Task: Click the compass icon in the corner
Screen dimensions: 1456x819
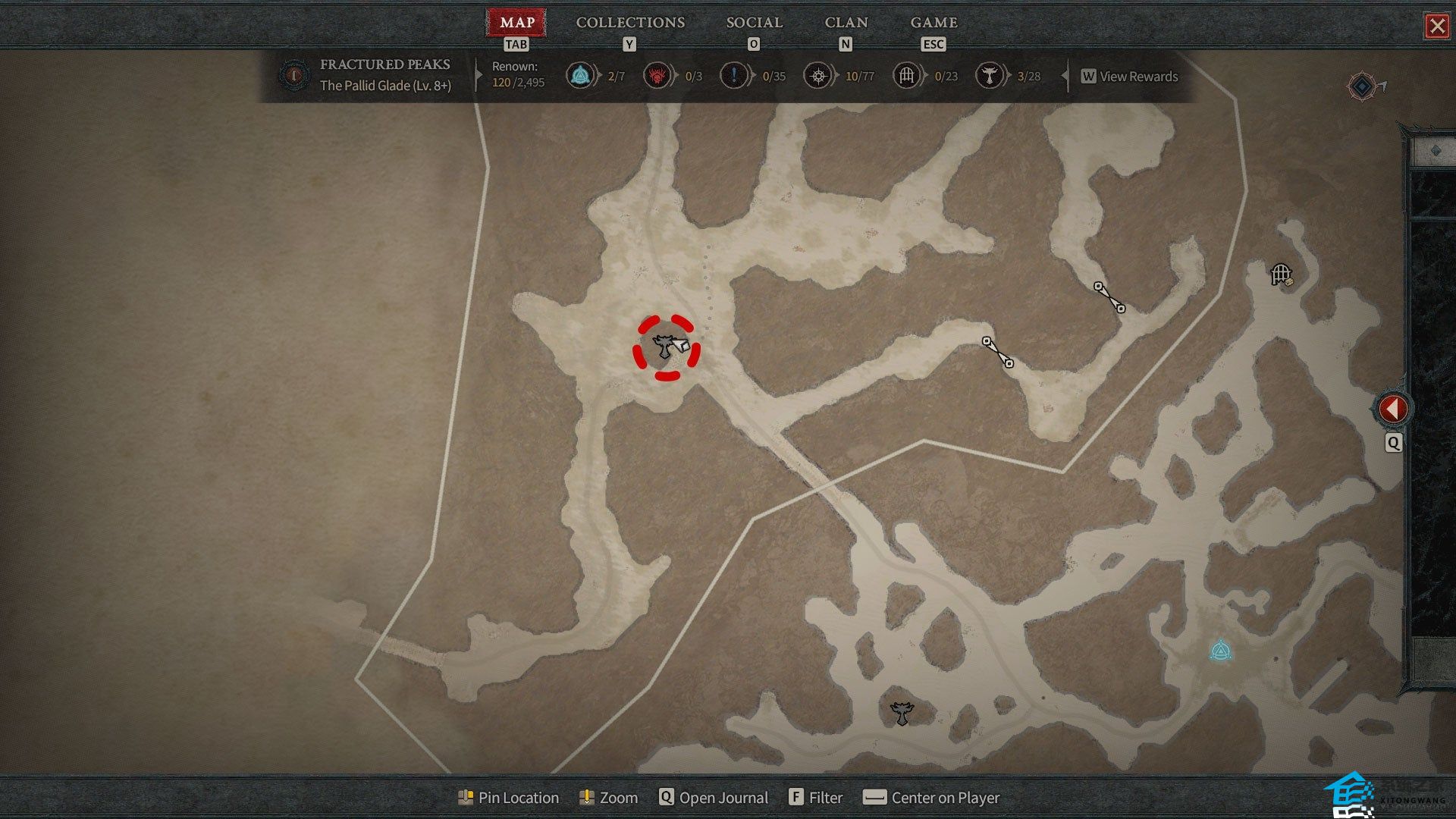Action: (x=1363, y=86)
